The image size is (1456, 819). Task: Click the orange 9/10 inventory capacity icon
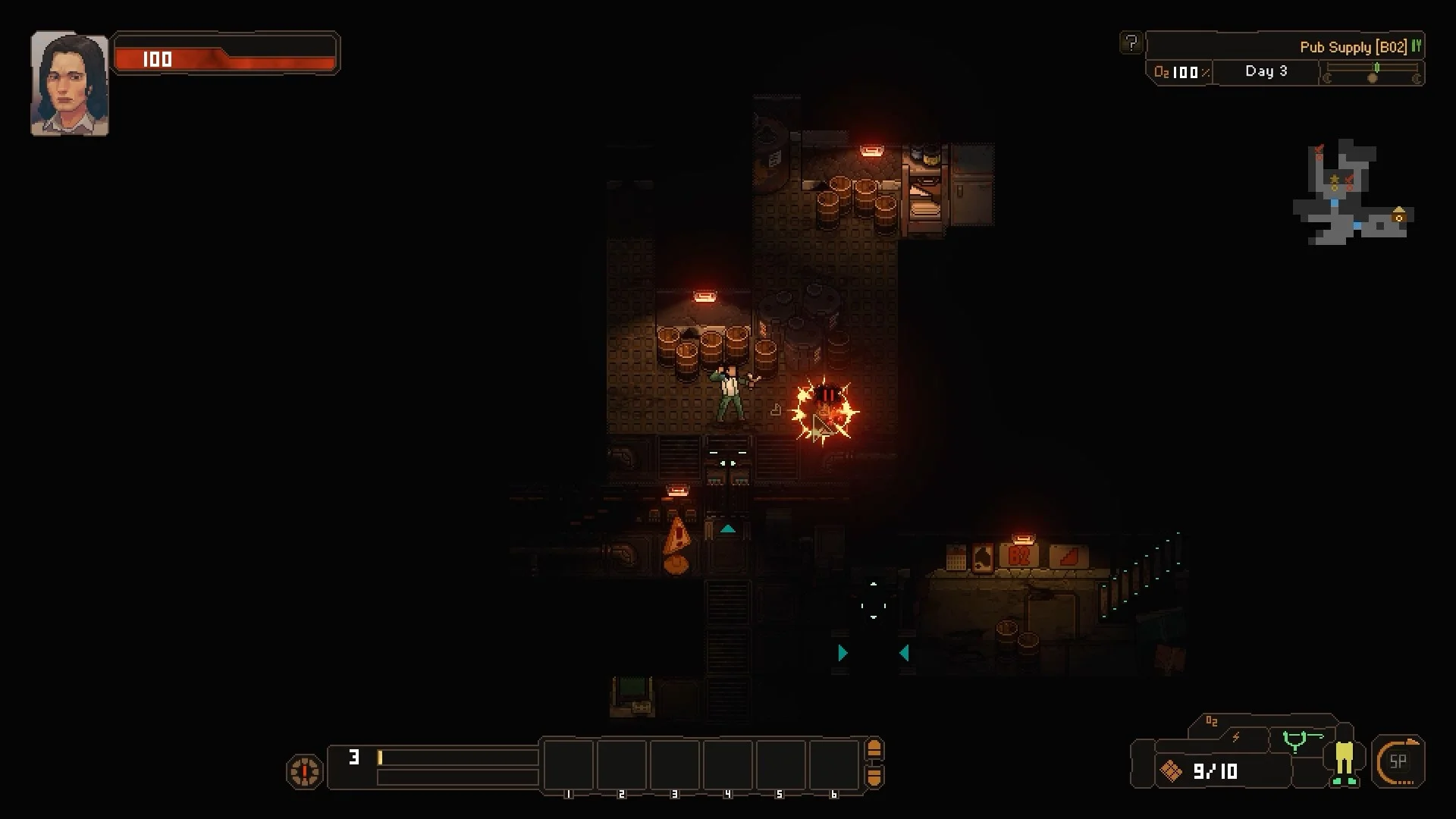click(x=1171, y=771)
